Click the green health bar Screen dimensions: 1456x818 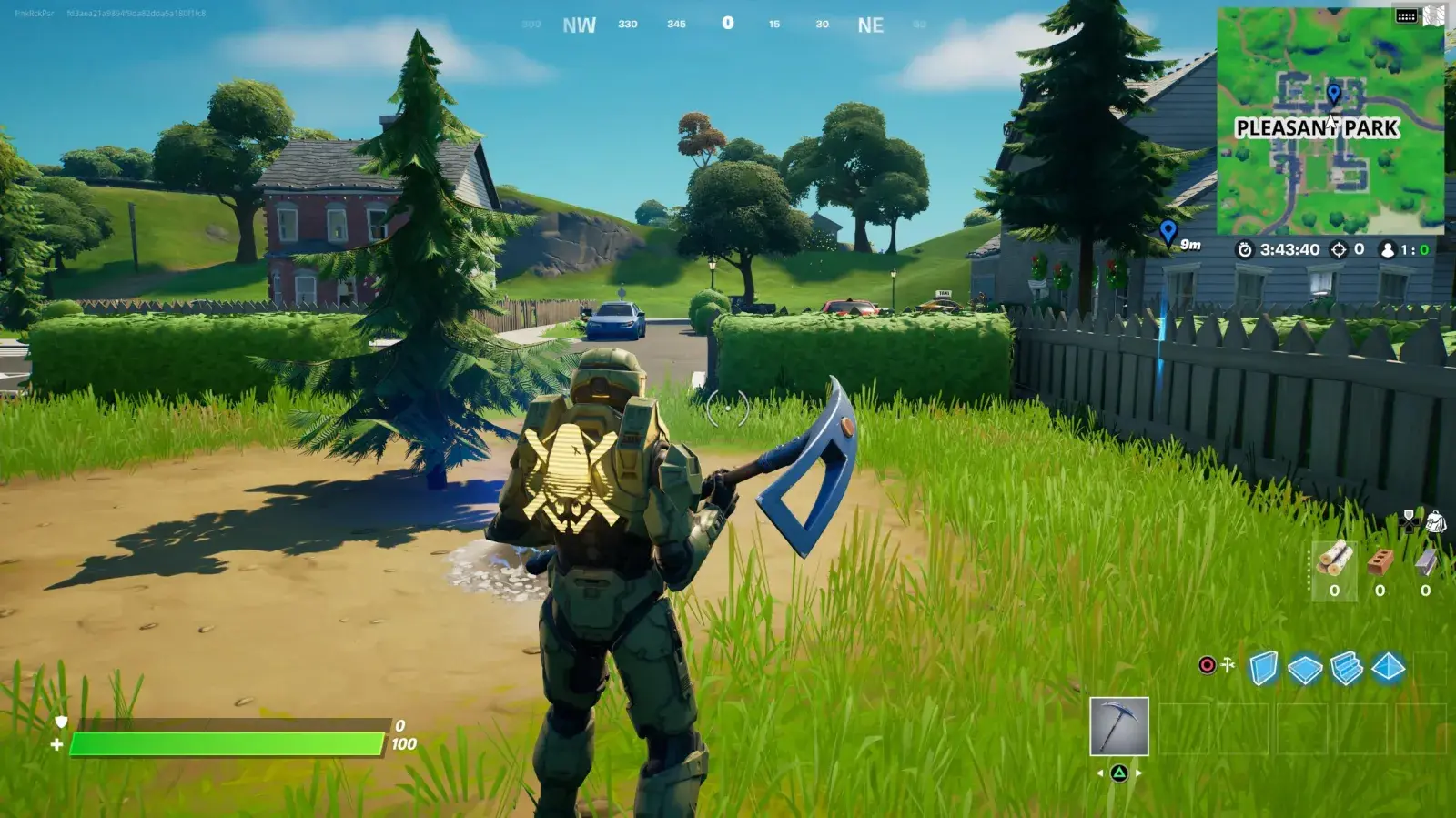point(227,743)
